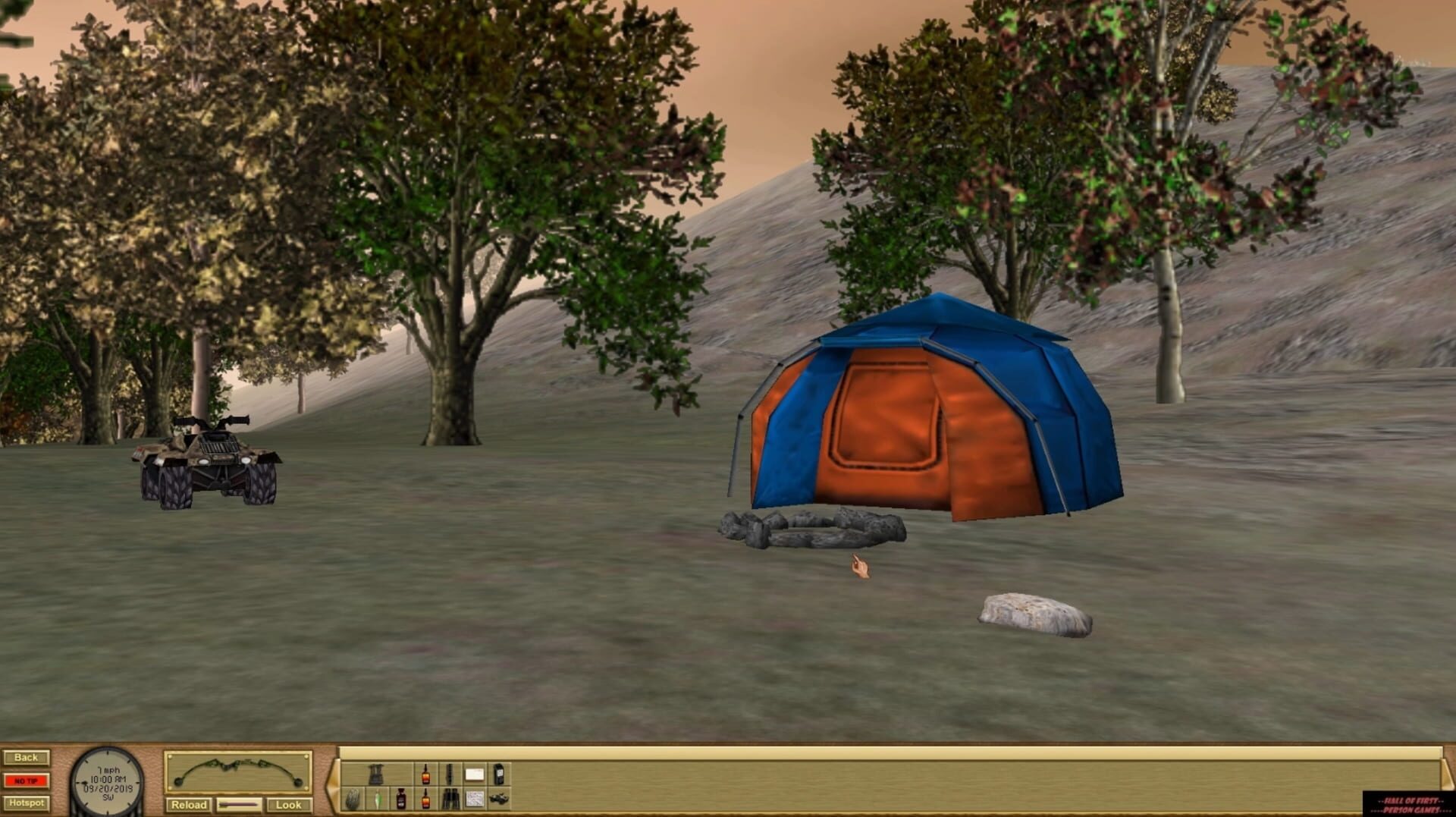The height and width of the screenshot is (817, 1456).
Task: Adjust the arrow draw slider between Reload and Look
Action: pos(239,805)
